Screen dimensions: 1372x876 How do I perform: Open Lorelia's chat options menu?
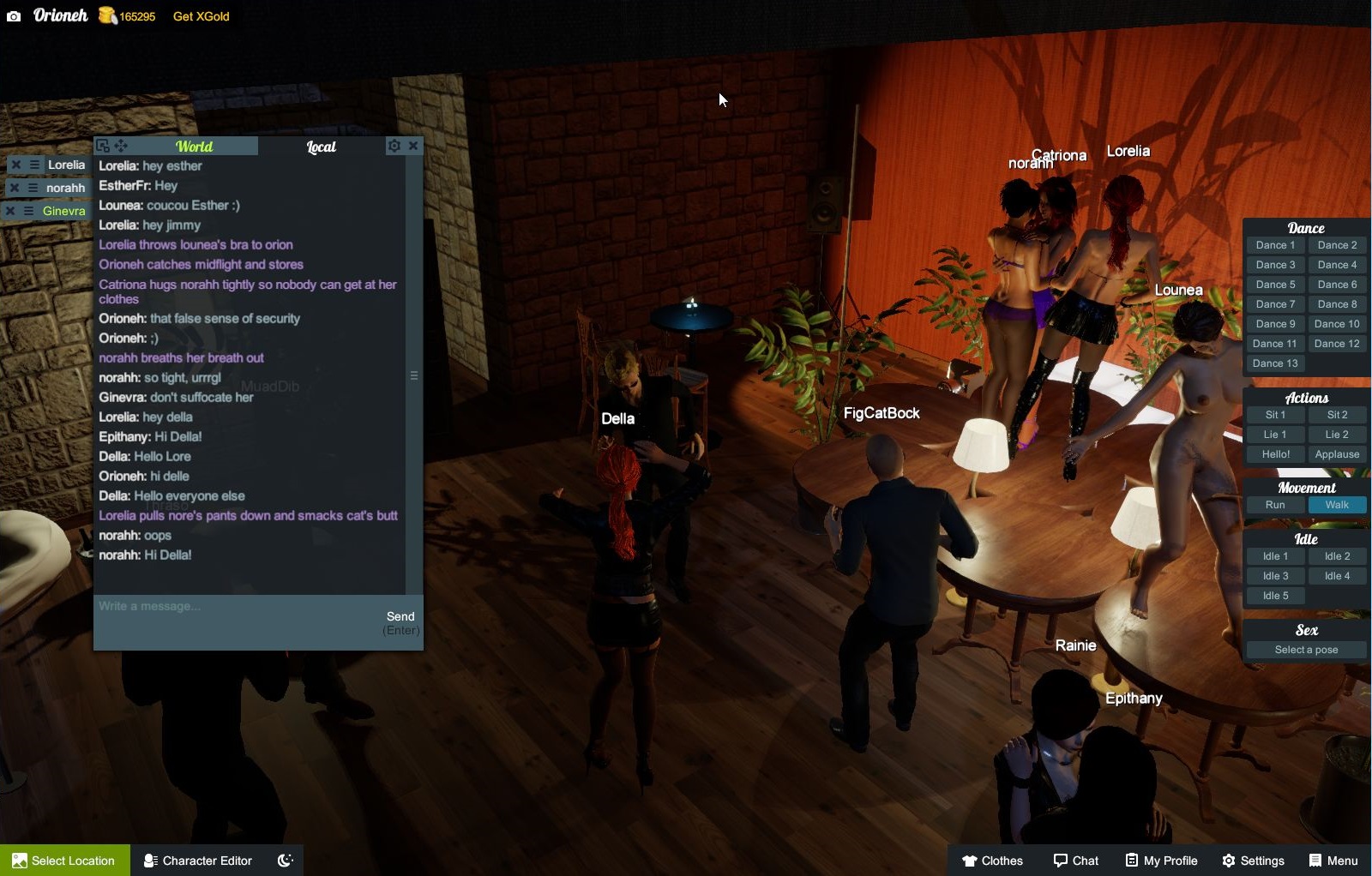point(35,164)
